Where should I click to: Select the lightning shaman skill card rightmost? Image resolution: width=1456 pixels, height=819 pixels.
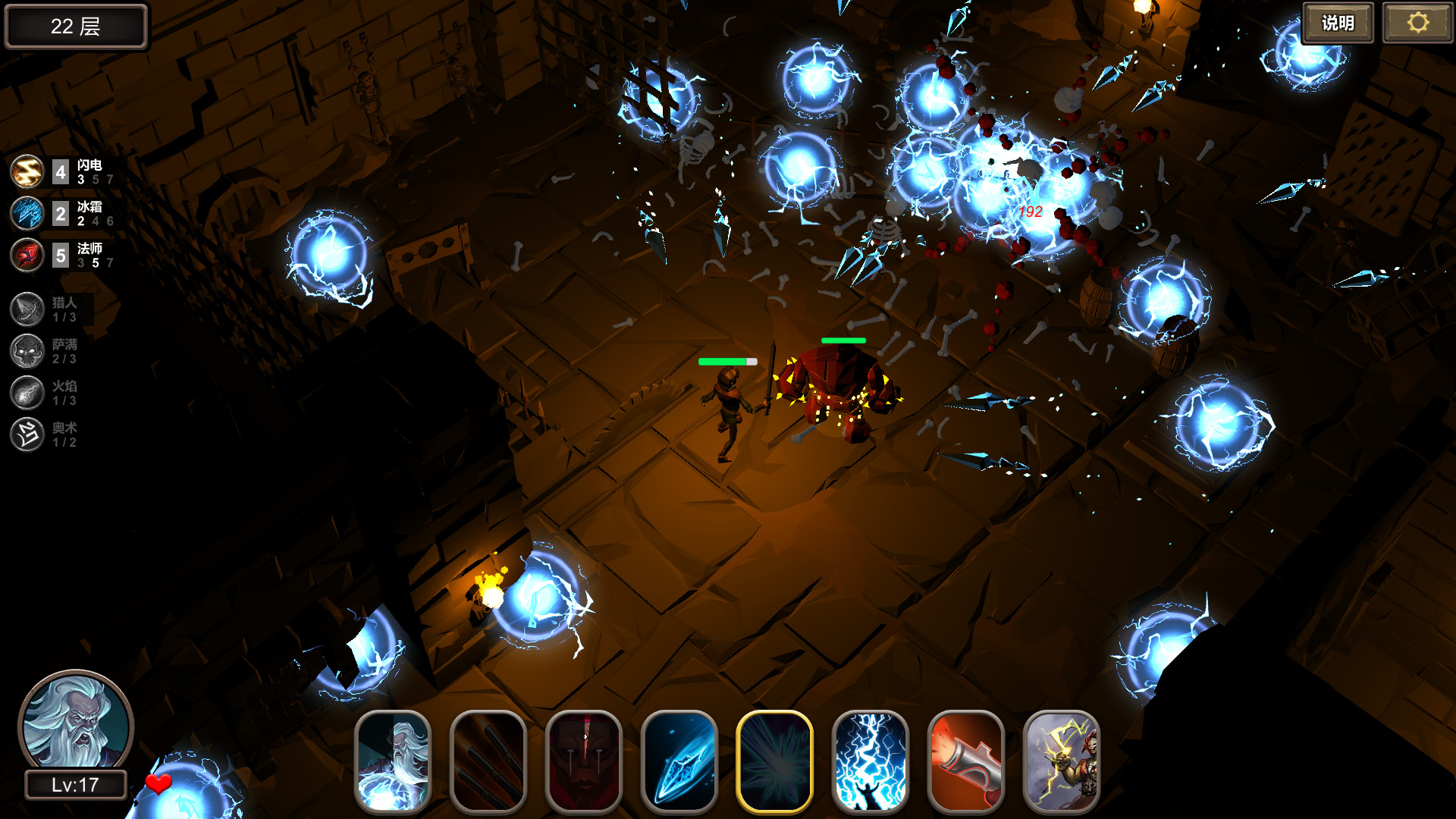[x=1061, y=761]
